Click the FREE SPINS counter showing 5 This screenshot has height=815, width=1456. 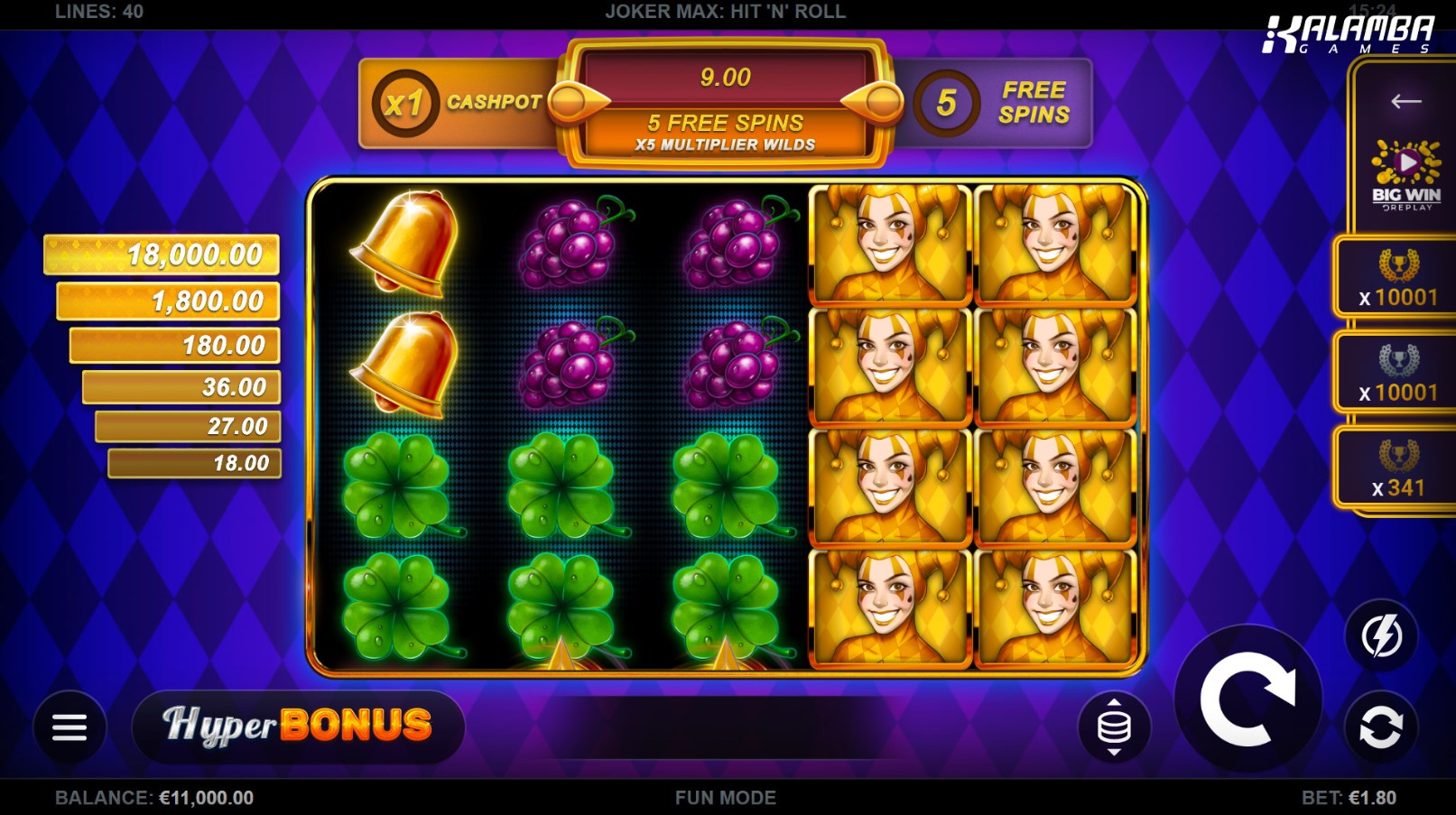(x=1002, y=101)
